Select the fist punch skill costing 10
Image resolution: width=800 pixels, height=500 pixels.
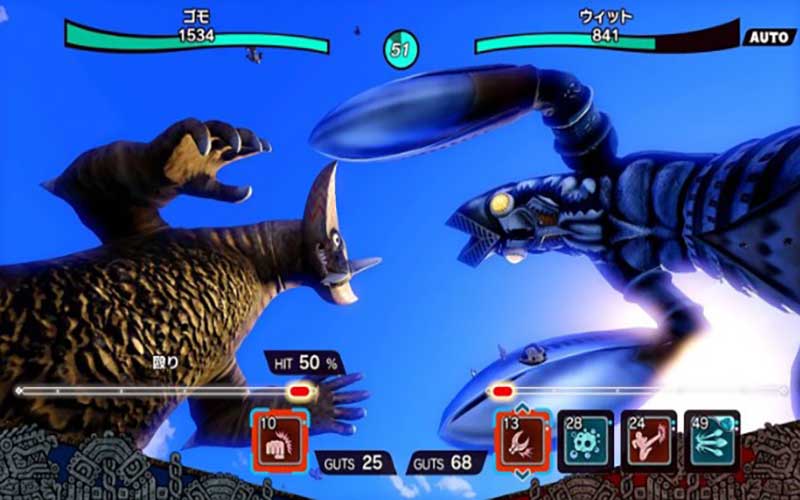tap(279, 441)
